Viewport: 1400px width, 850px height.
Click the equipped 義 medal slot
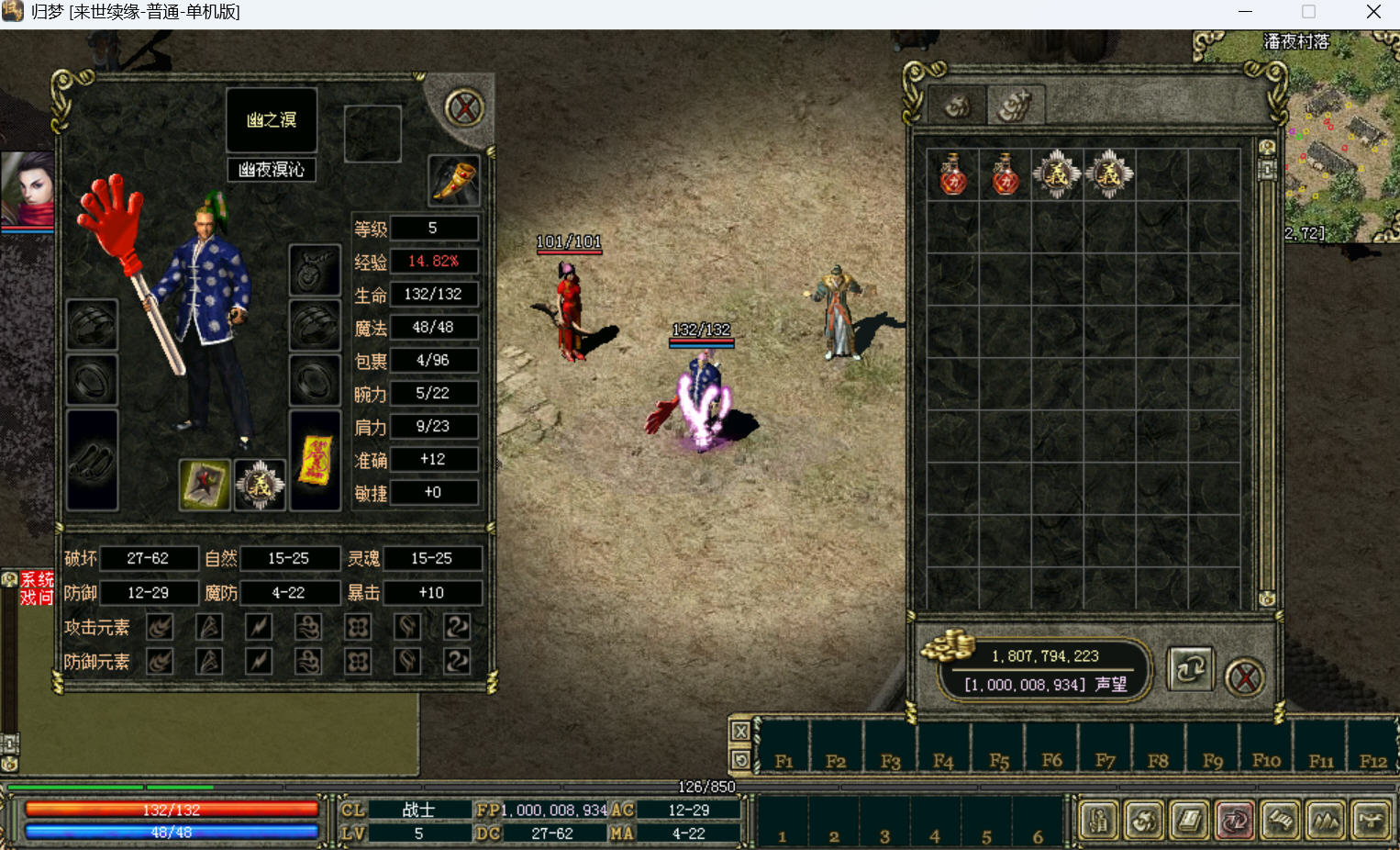pyautogui.click(x=260, y=484)
